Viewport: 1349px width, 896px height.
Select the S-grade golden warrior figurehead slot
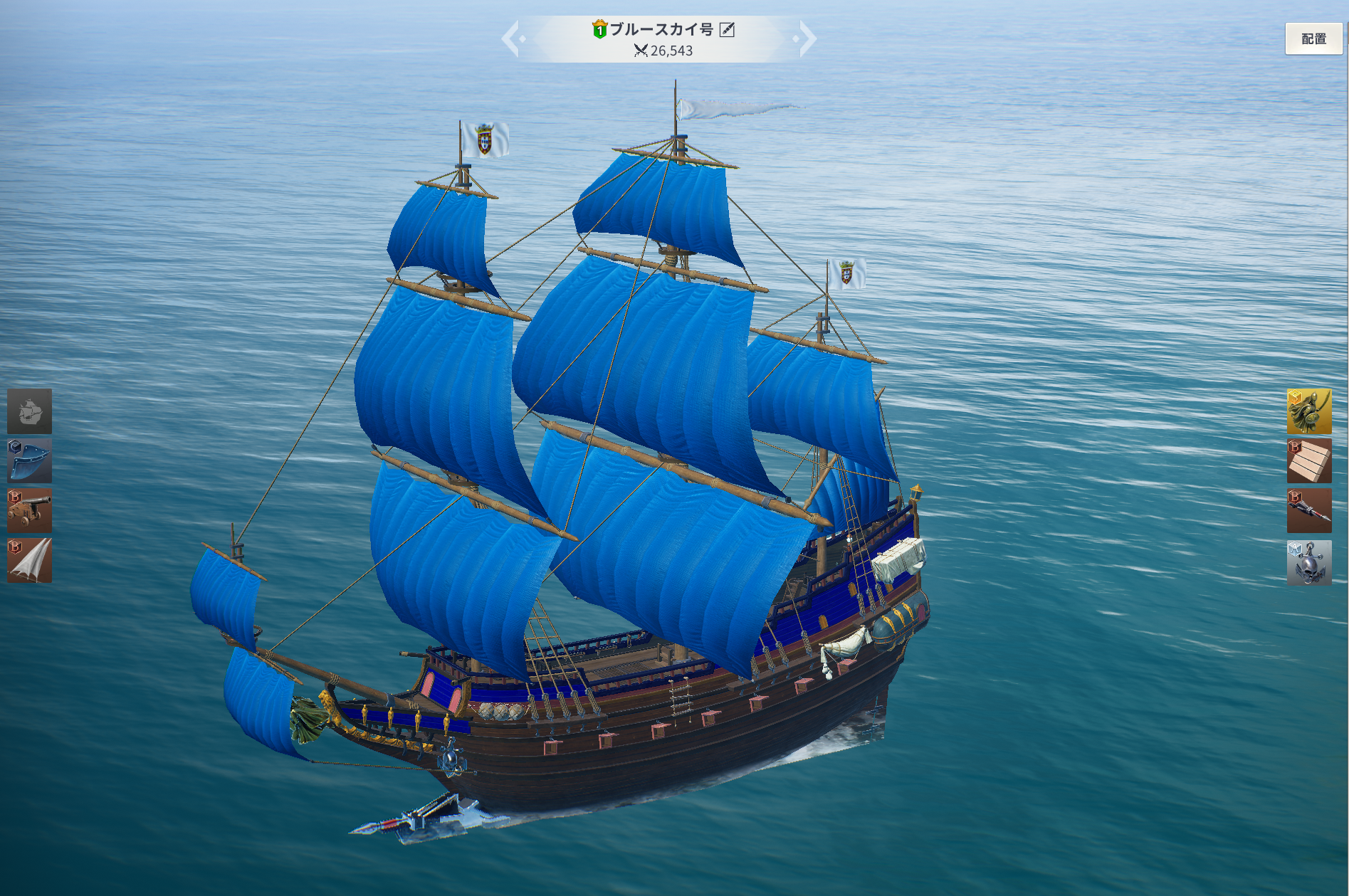pos(1308,411)
